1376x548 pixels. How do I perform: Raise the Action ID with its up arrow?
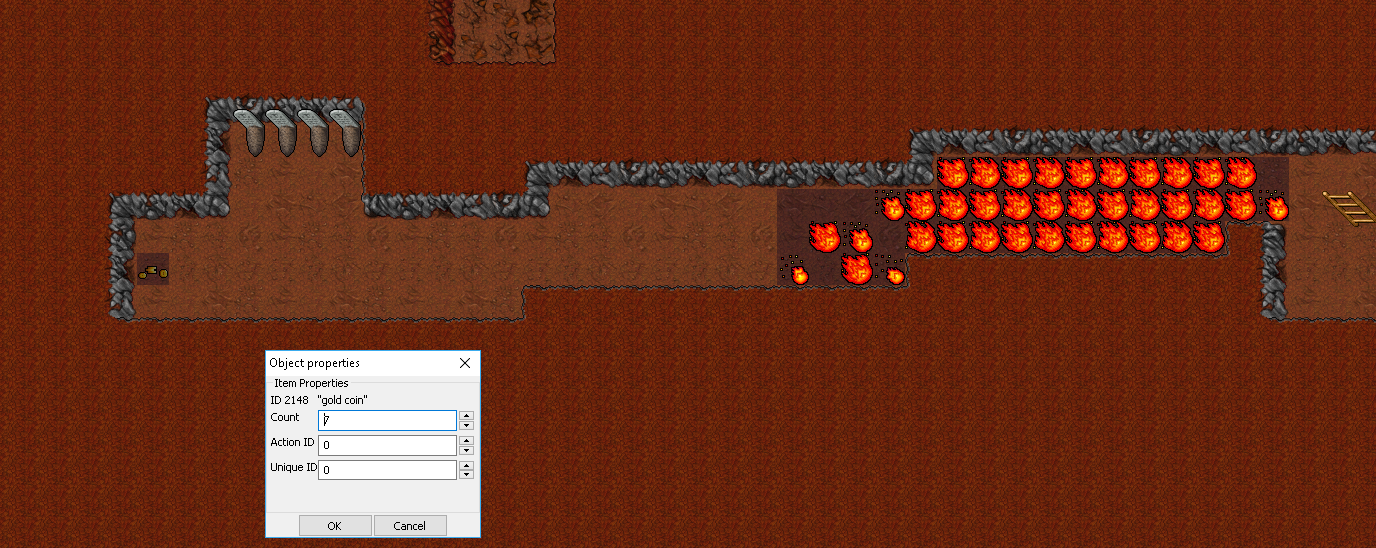click(x=466, y=440)
